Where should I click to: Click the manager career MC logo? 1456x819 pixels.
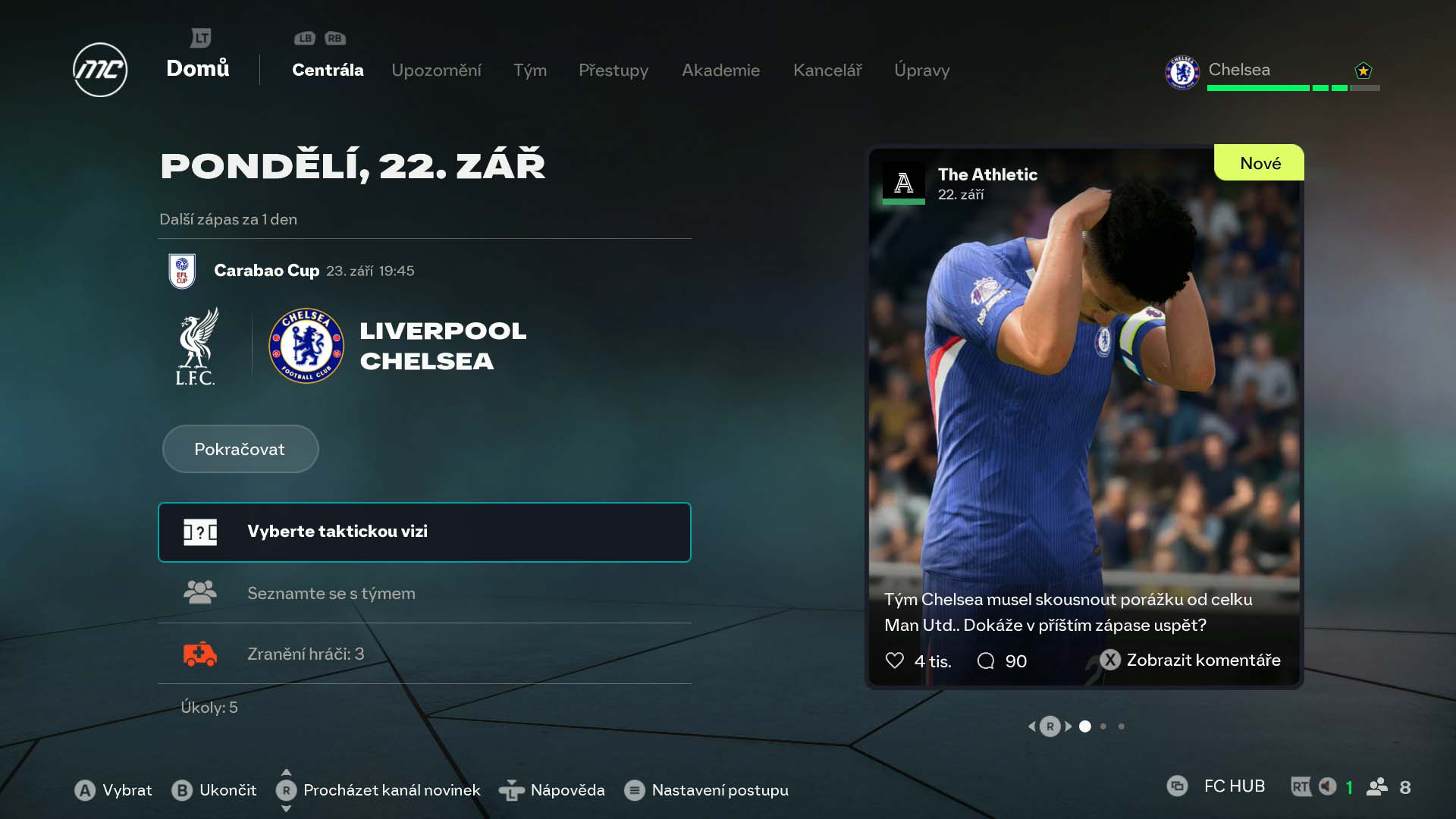tap(100, 70)
